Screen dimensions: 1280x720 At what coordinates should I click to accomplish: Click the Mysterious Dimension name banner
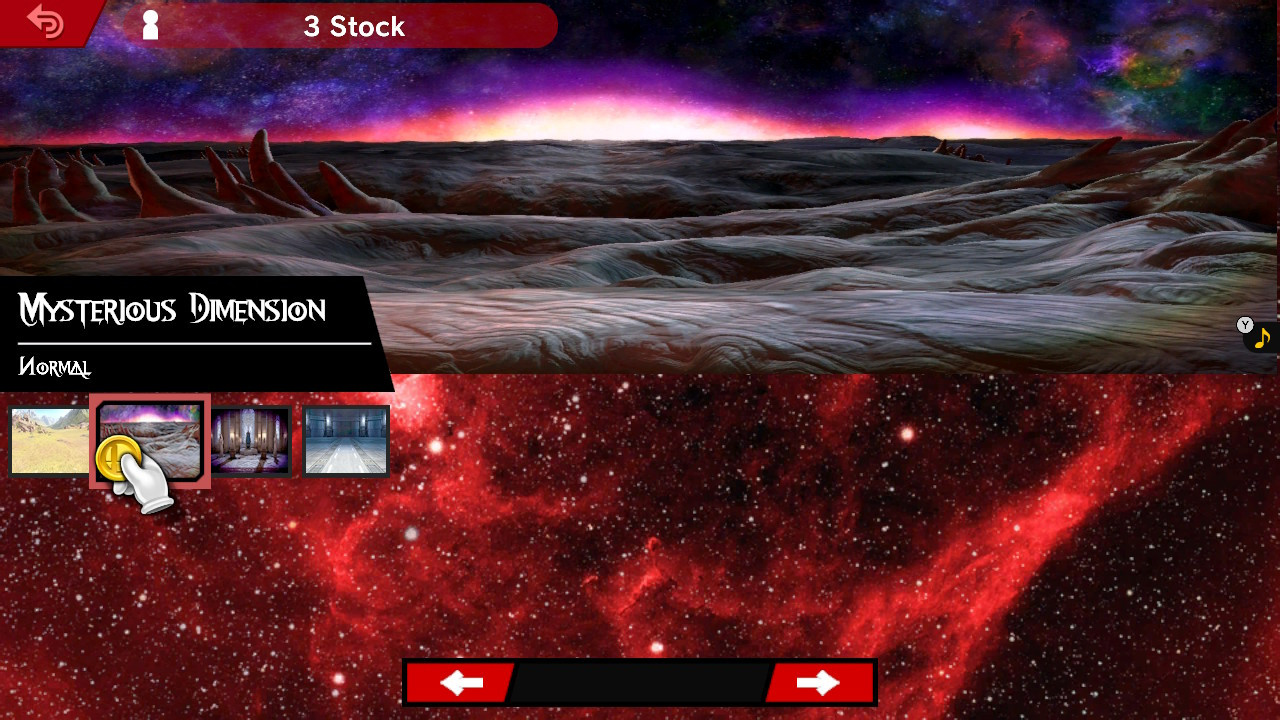click(x=172, y=310)
